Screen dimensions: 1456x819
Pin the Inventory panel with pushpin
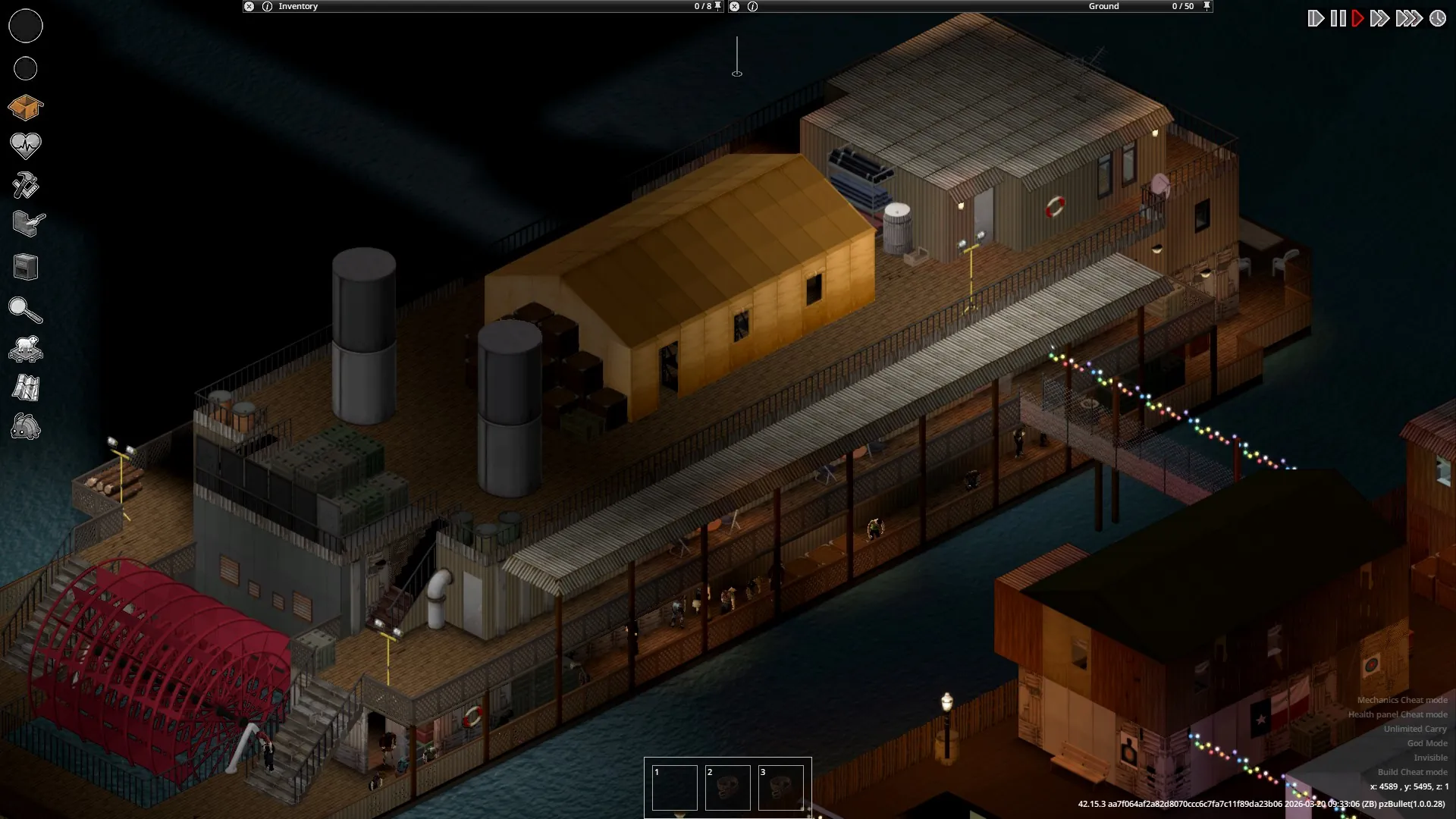pos(717,6)
